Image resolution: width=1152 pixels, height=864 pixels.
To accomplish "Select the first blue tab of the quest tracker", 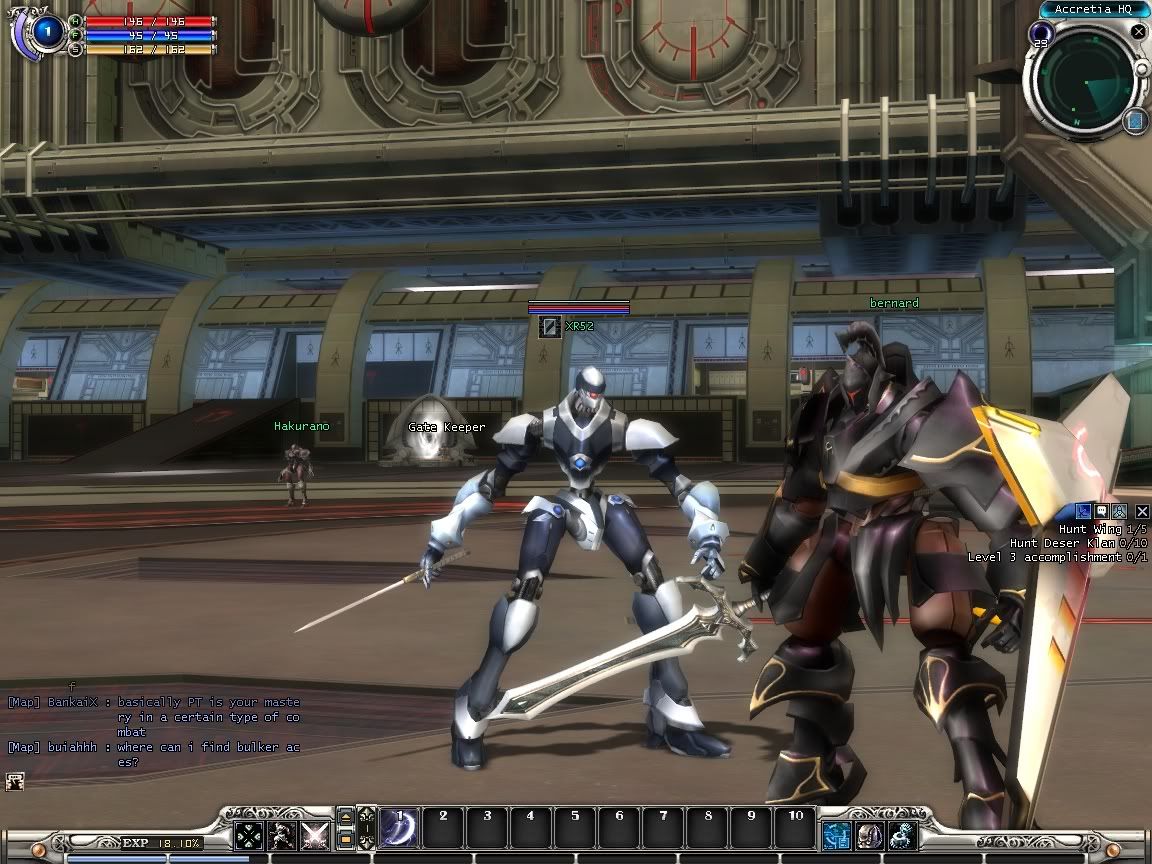I will 1083,512.
